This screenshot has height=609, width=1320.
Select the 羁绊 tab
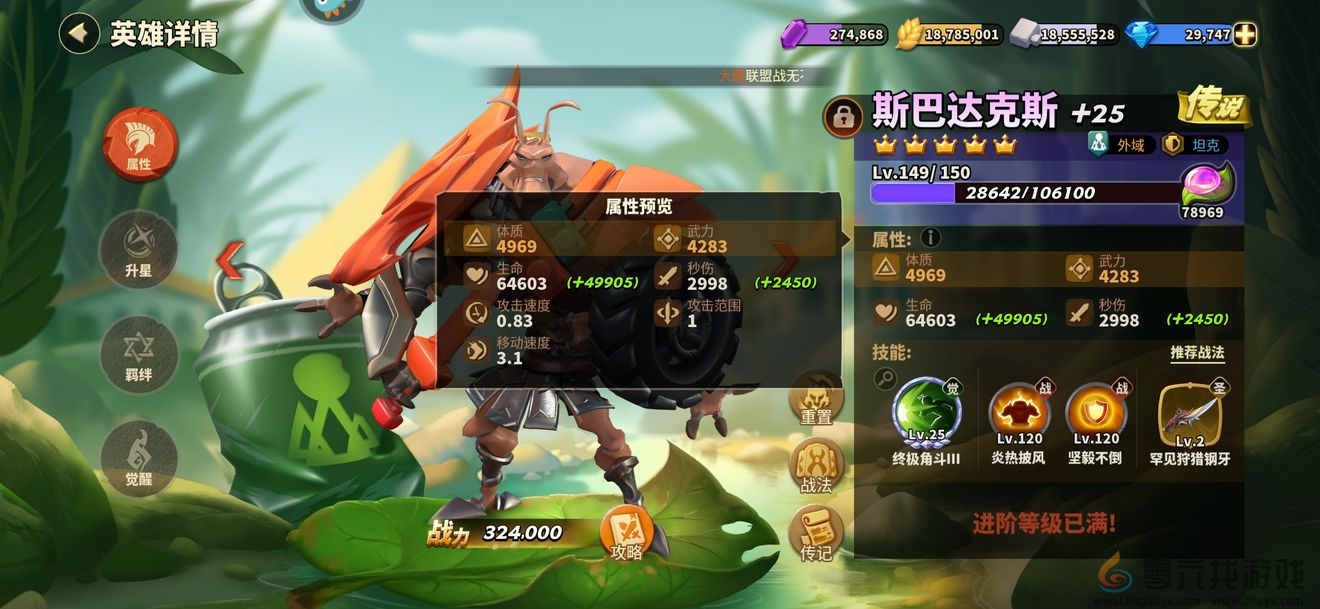(x=139, y=354)
